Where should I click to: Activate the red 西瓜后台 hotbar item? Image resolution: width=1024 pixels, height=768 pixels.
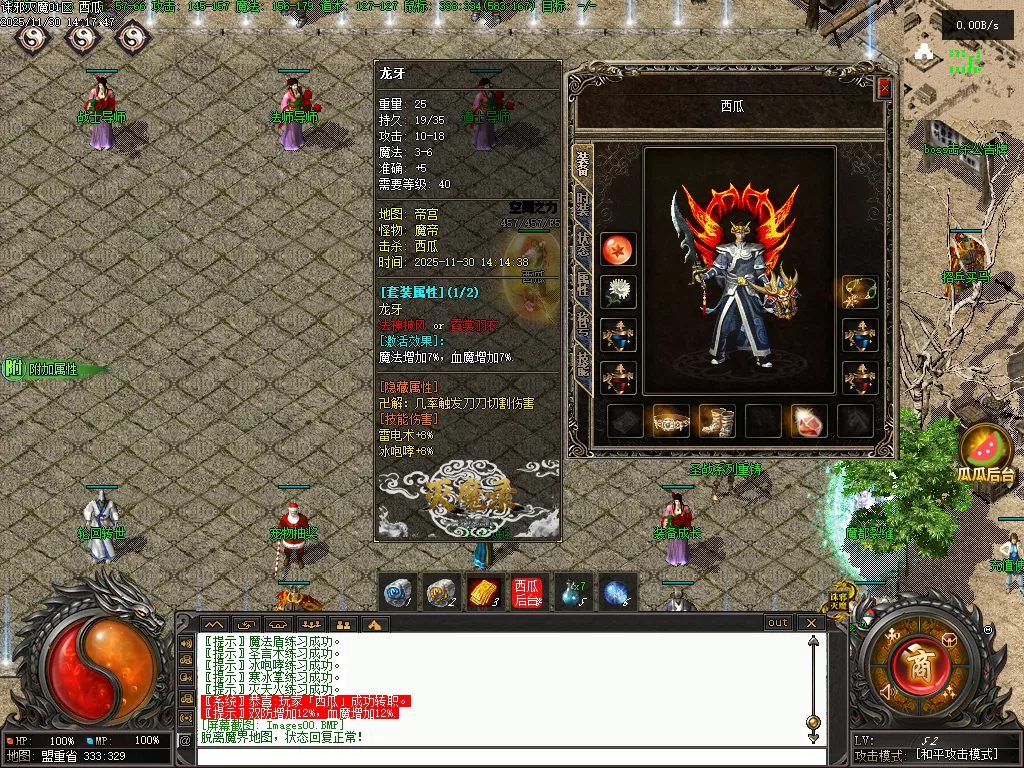(526, 593)
